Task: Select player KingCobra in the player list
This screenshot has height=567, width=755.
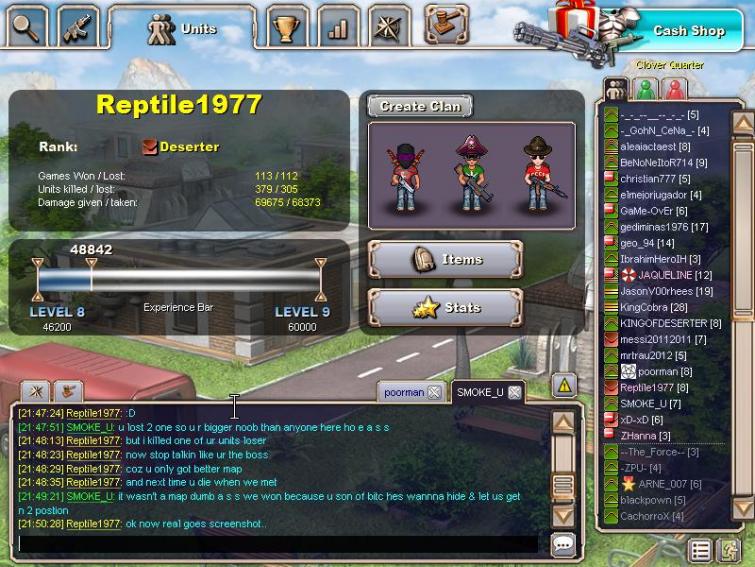Action: pyautogui.click(x=653, y=307)
